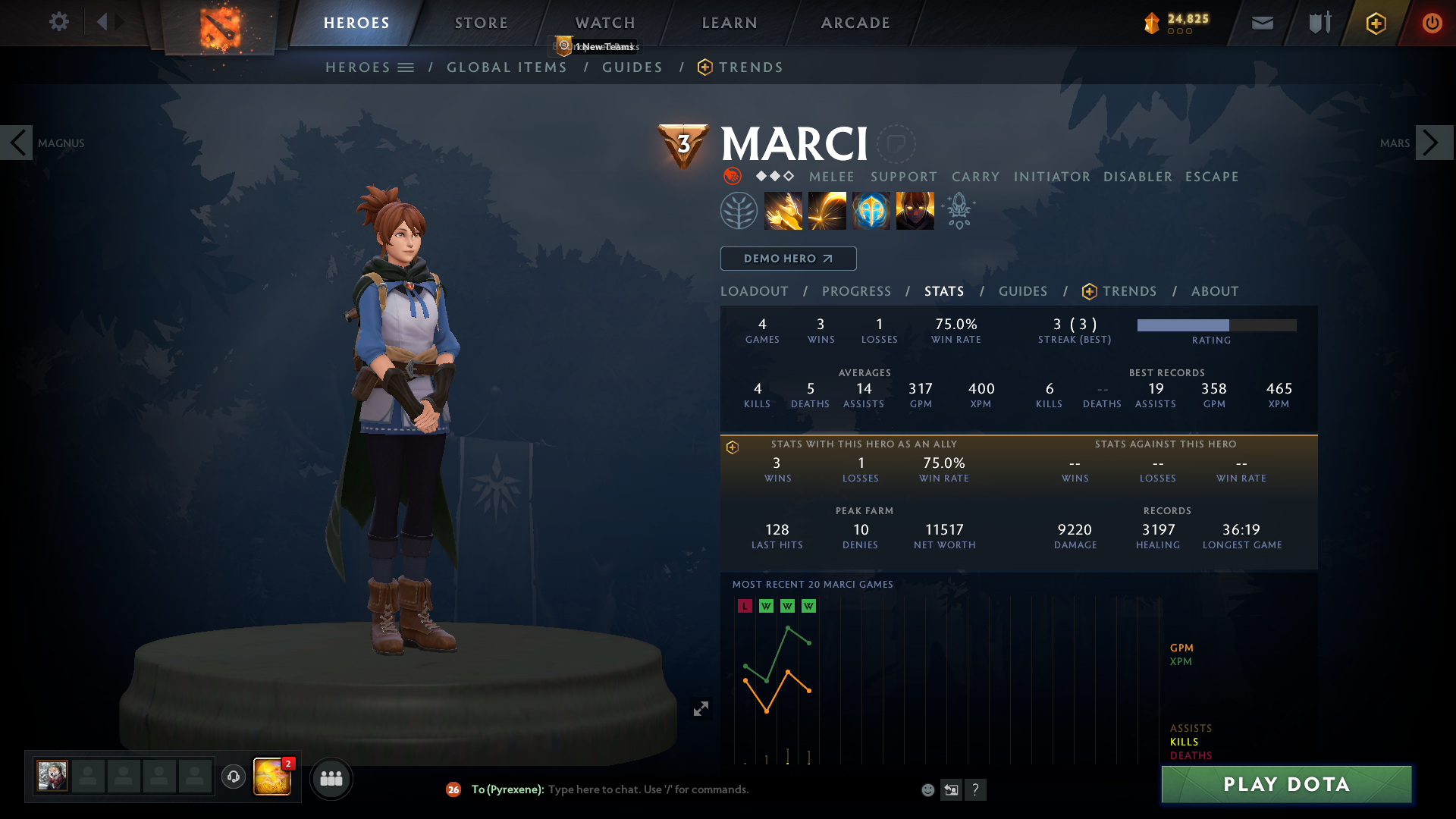The width and height of the screenshot is (1456, 819).
Task: Switch to the GUIDES tab
Action: (x=1022, y=291)
